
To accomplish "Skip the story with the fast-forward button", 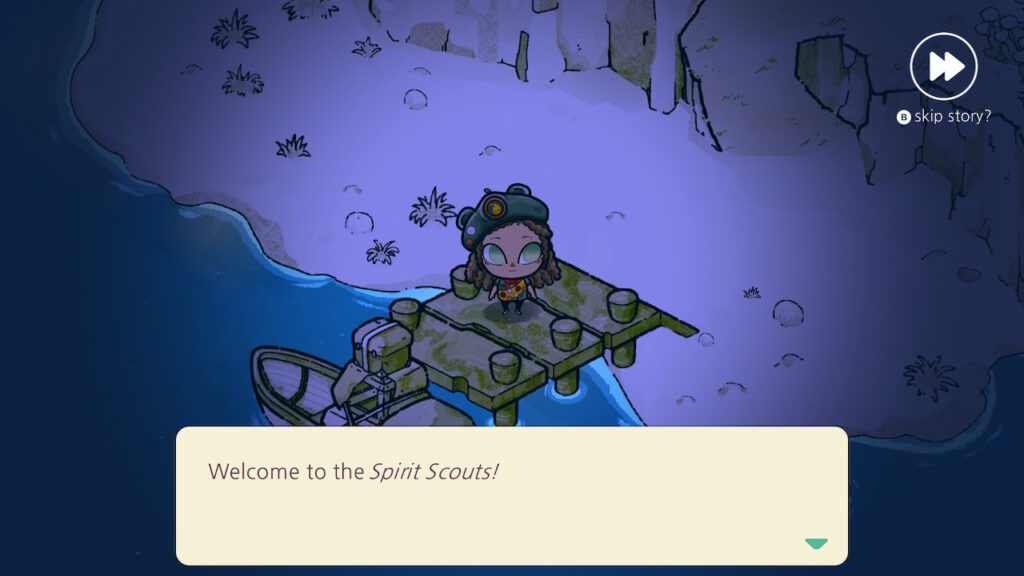I will tap(943, 66).
